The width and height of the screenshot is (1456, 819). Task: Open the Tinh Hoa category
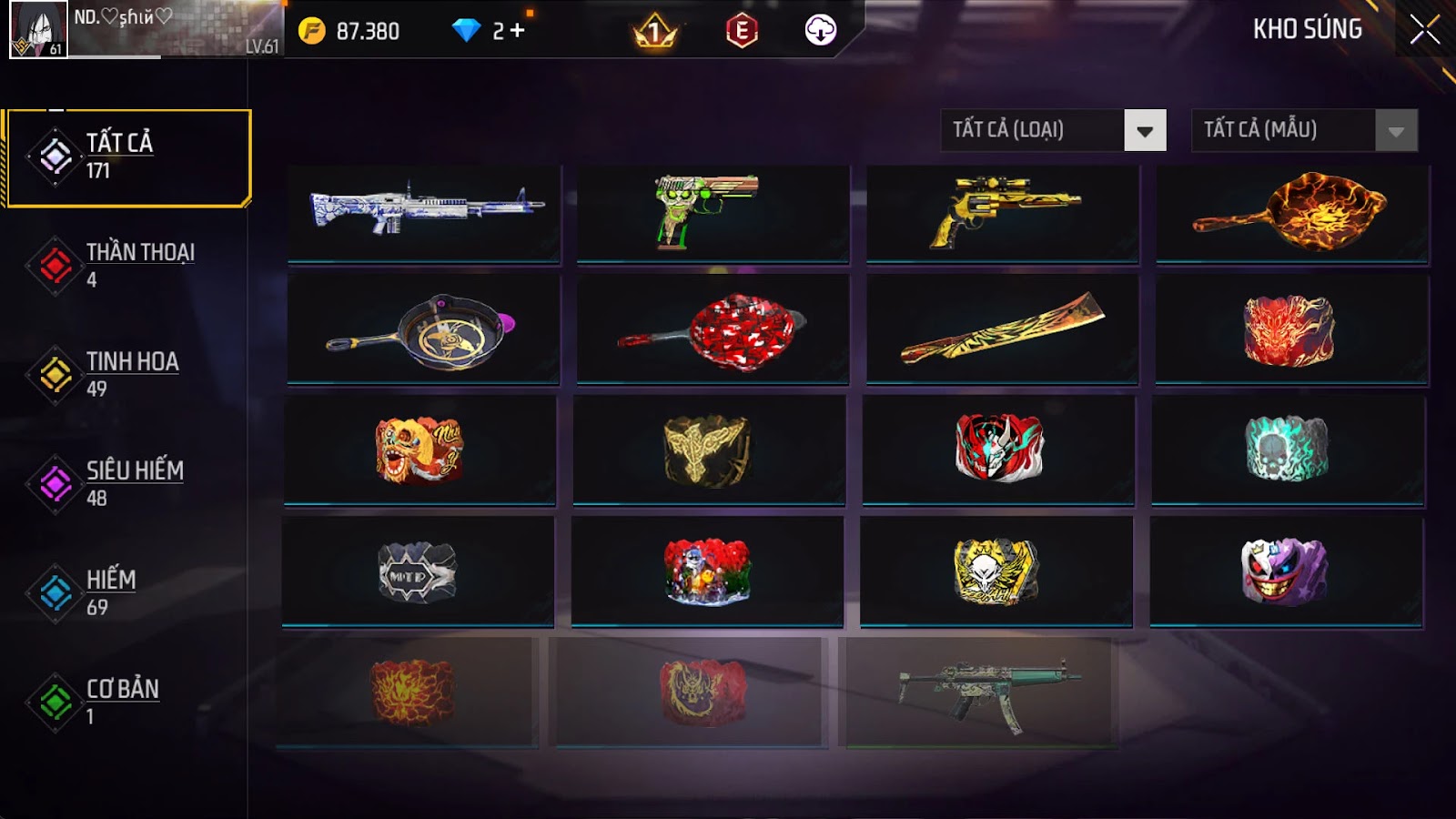click(x=127, y=374)
